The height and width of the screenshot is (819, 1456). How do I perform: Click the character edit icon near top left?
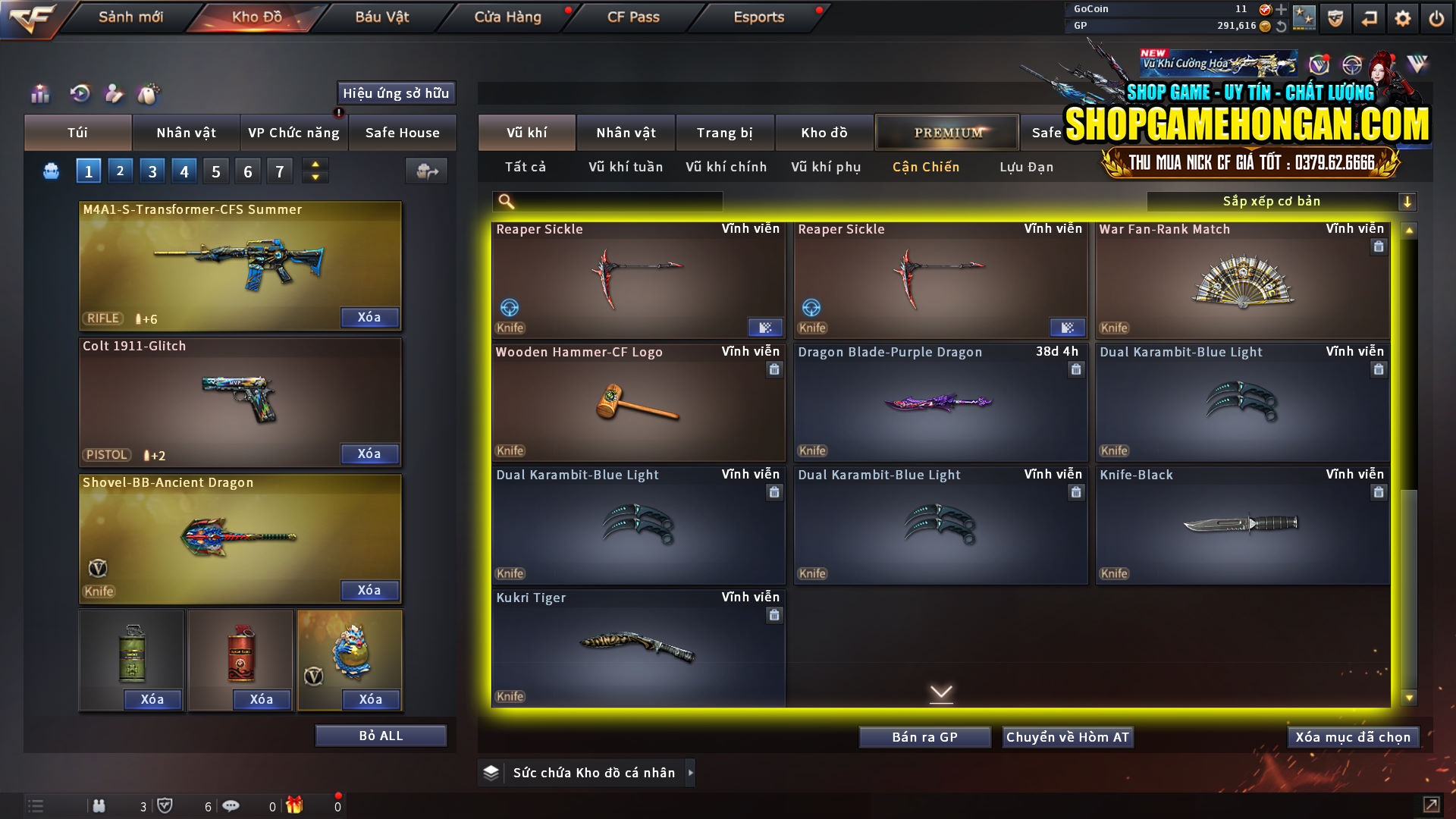tap(115, 94)
